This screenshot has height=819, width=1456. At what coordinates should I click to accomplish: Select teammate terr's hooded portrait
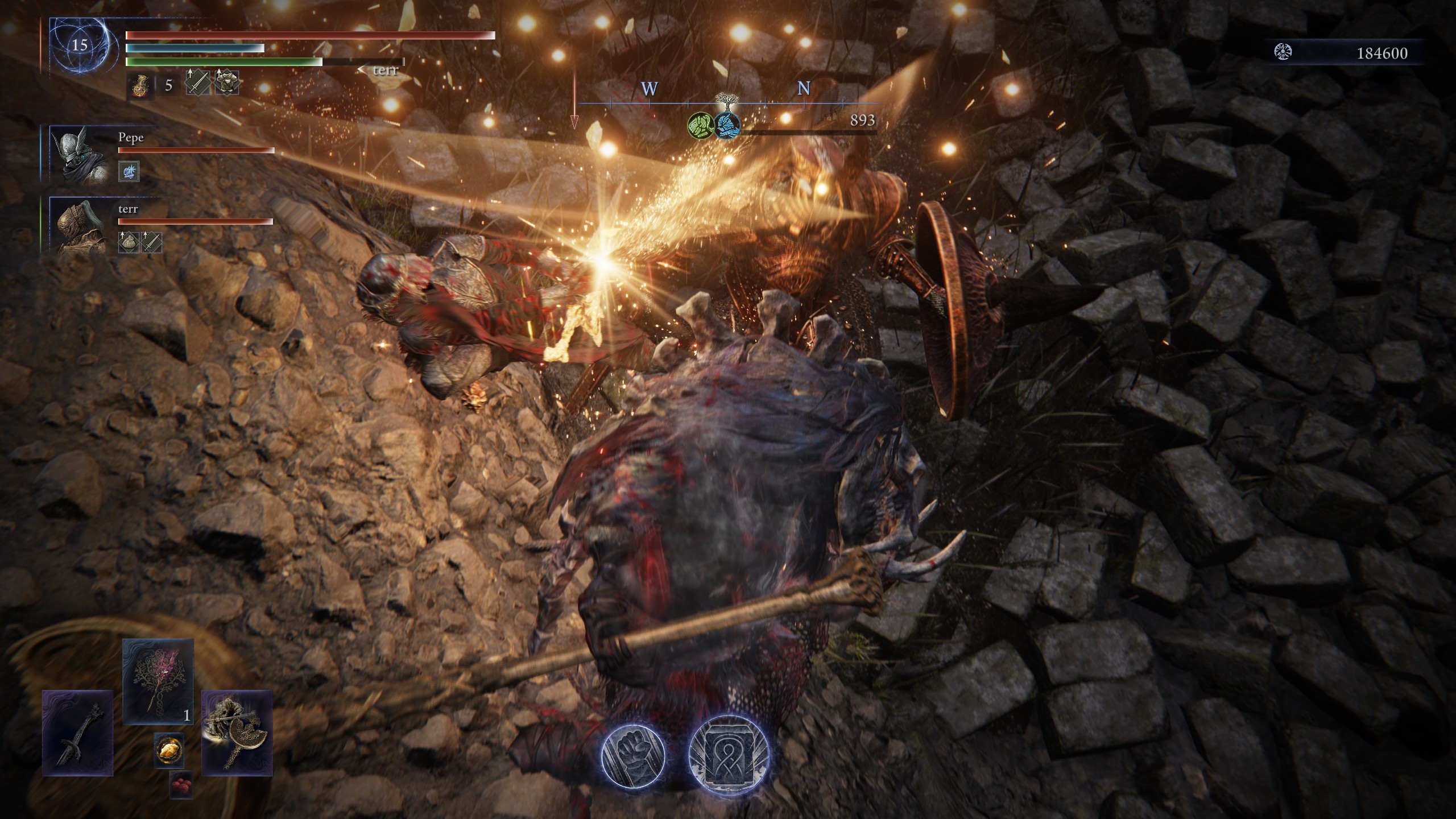pos(80,225)
